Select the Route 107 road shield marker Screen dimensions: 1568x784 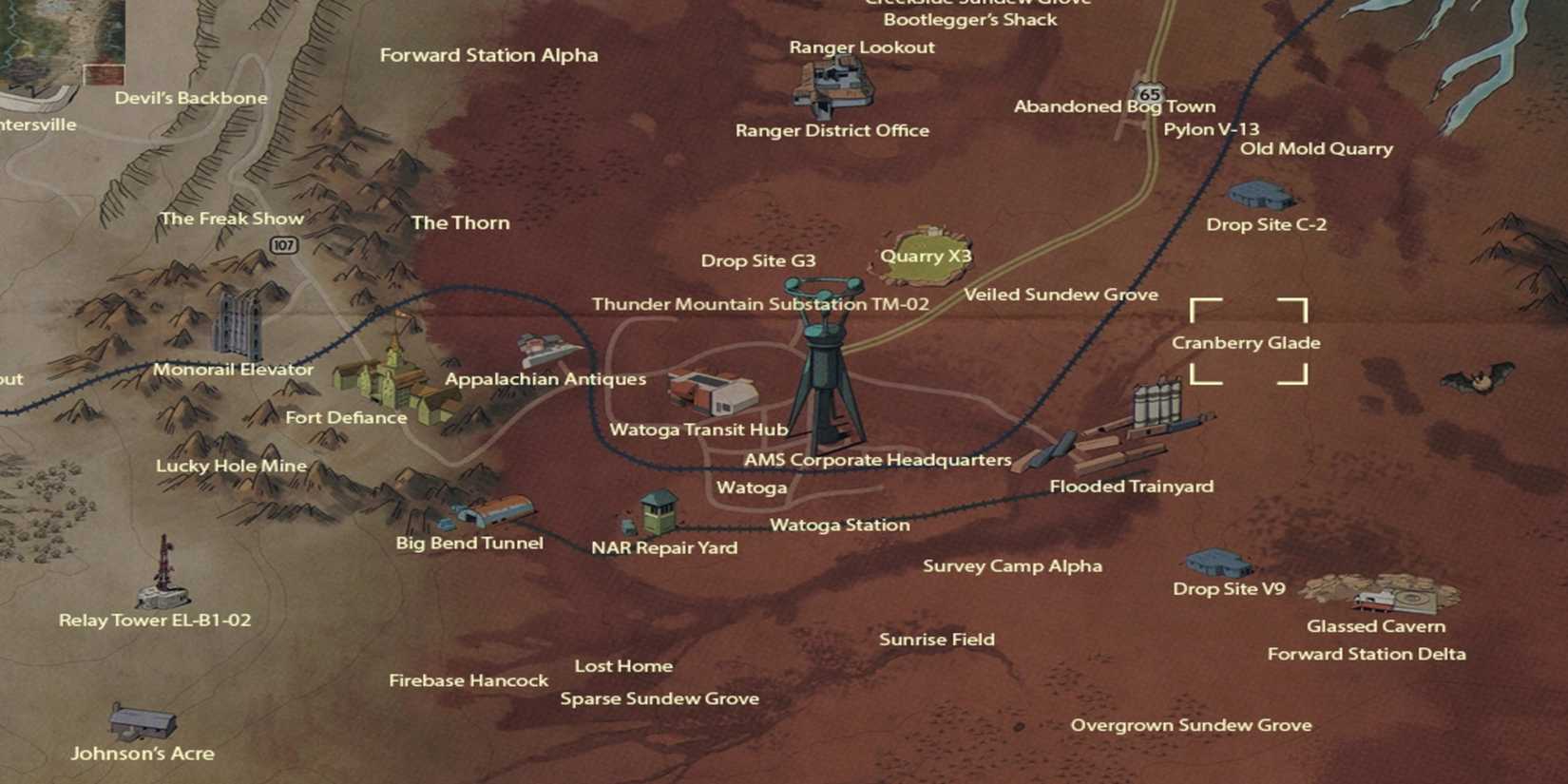pos(284,245)
